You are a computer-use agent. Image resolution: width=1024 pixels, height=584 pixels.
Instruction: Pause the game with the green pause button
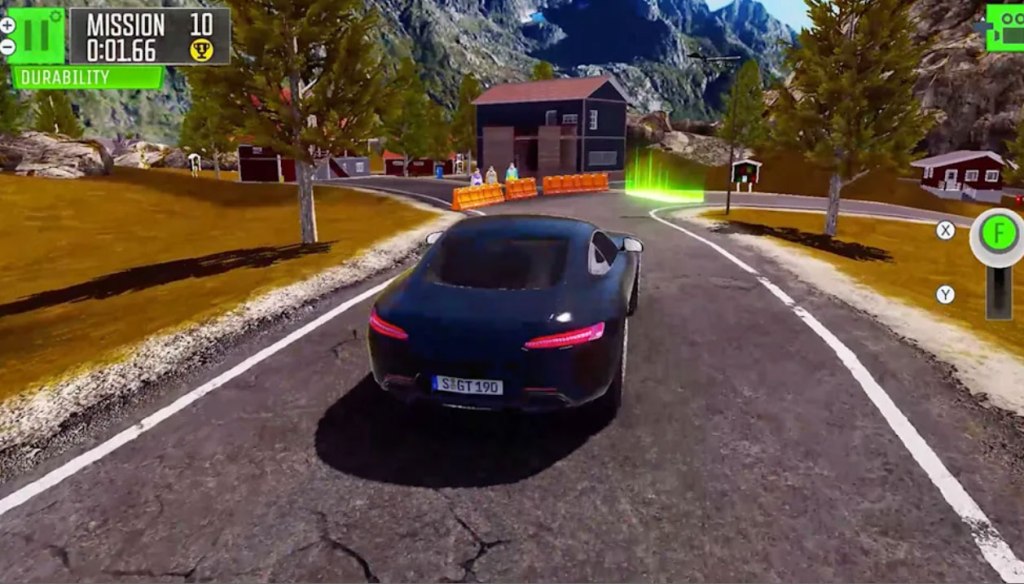pyautogui.click(x=39, y=34)
